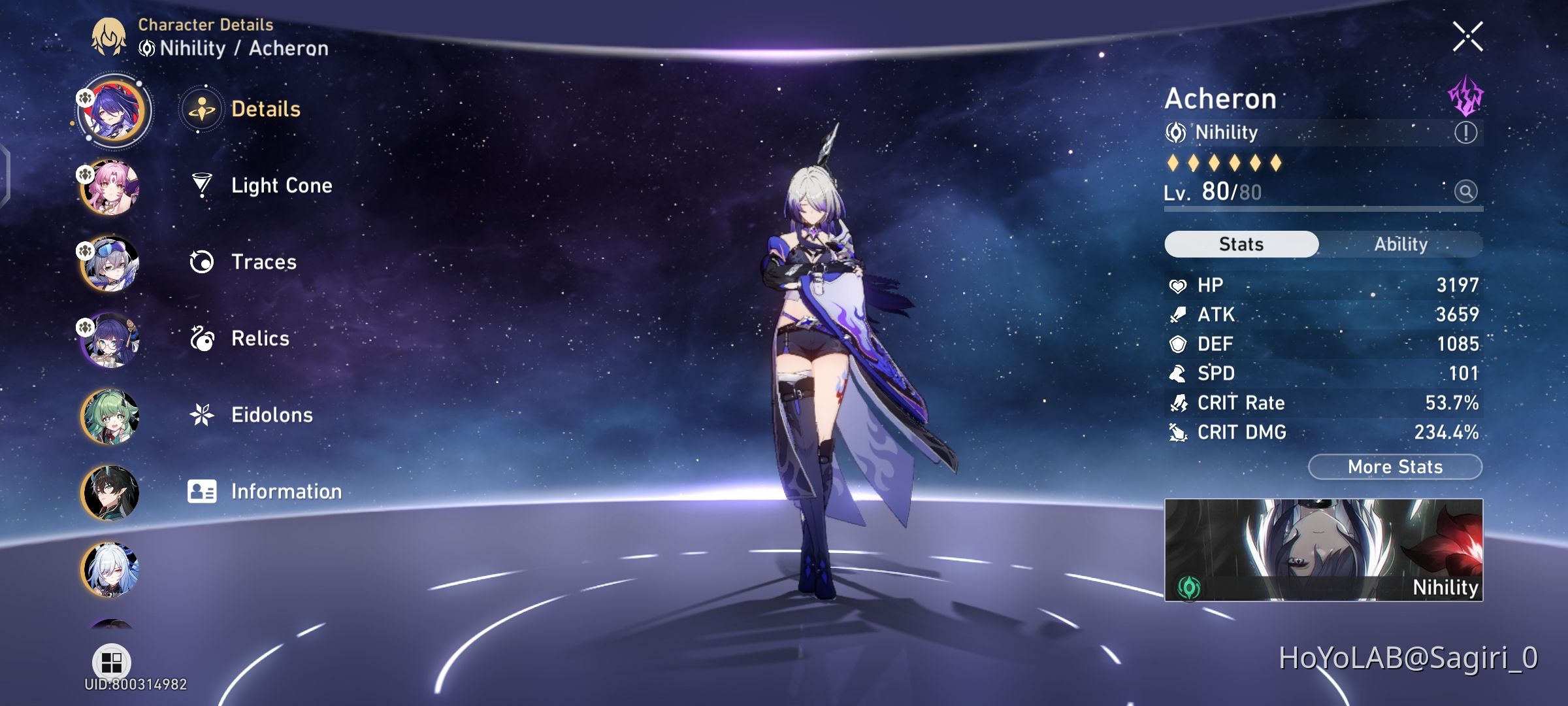The height and width of the screenshot is (706, 1568).
Task: Select the pink-haired character portrait
Action: pyautogui.click(x=111, y=186)
